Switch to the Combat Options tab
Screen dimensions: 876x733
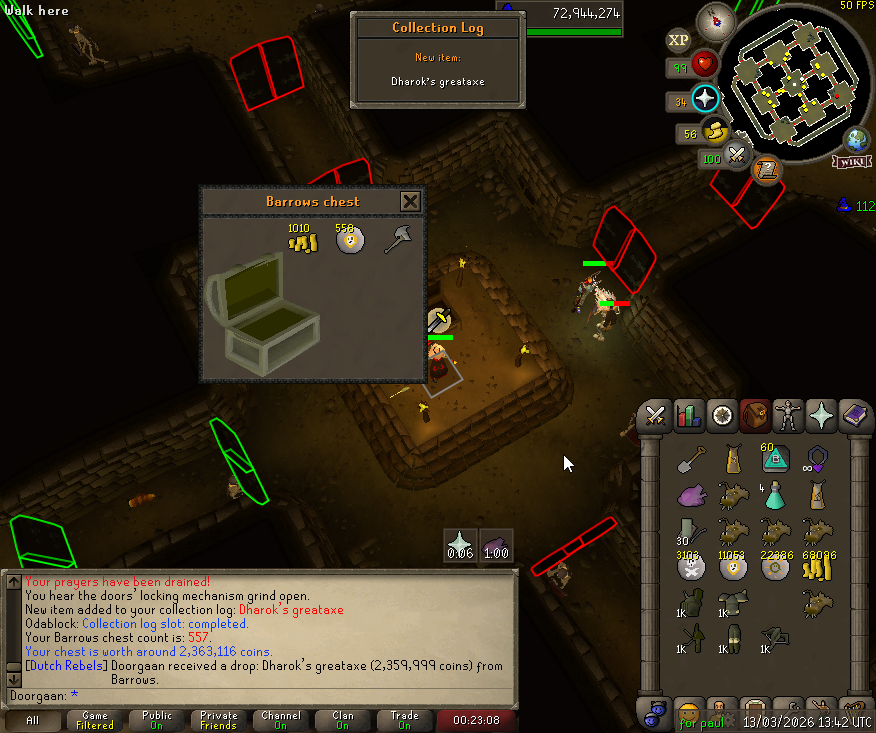(x=656, y=414)
